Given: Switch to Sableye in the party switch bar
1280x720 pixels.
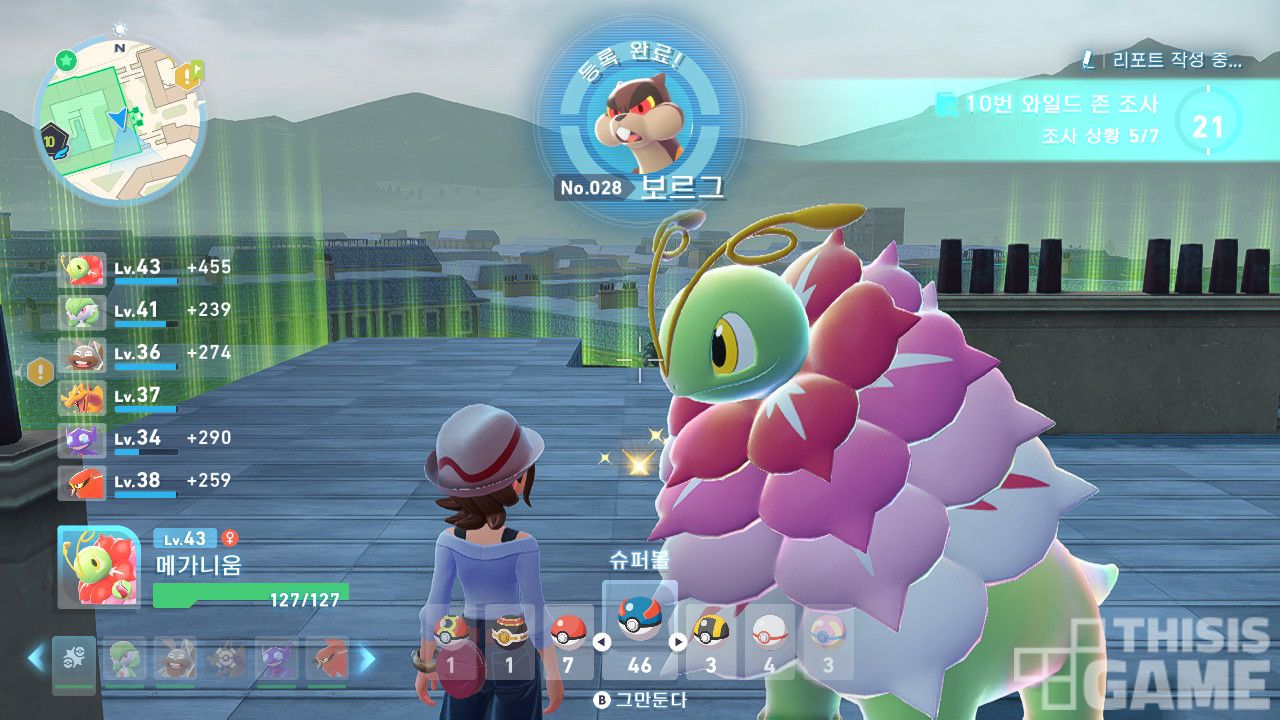Looking at the screenshot, I should click(x=275, y=660).
